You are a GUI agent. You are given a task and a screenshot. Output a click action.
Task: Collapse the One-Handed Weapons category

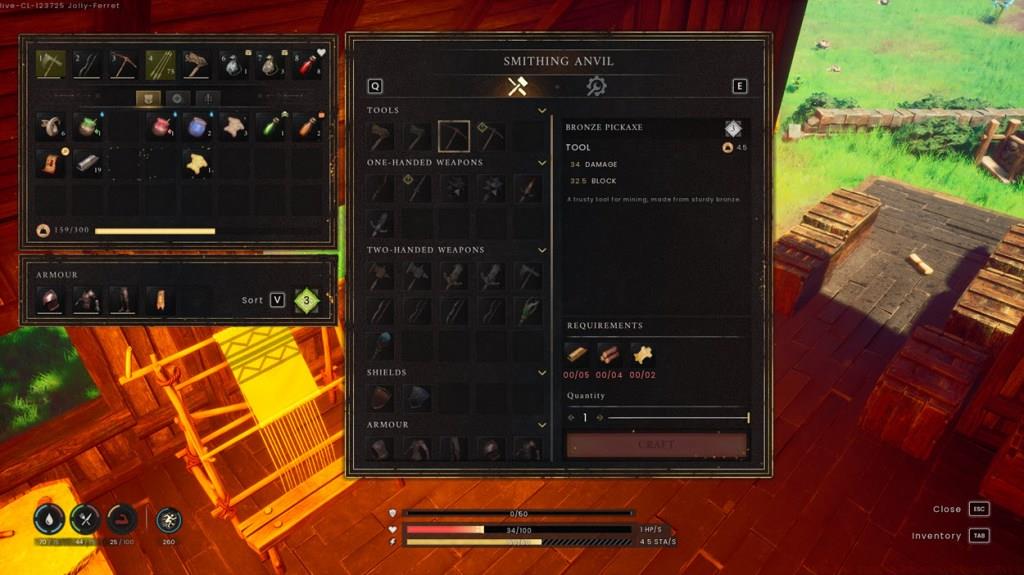tap(542, 162)
